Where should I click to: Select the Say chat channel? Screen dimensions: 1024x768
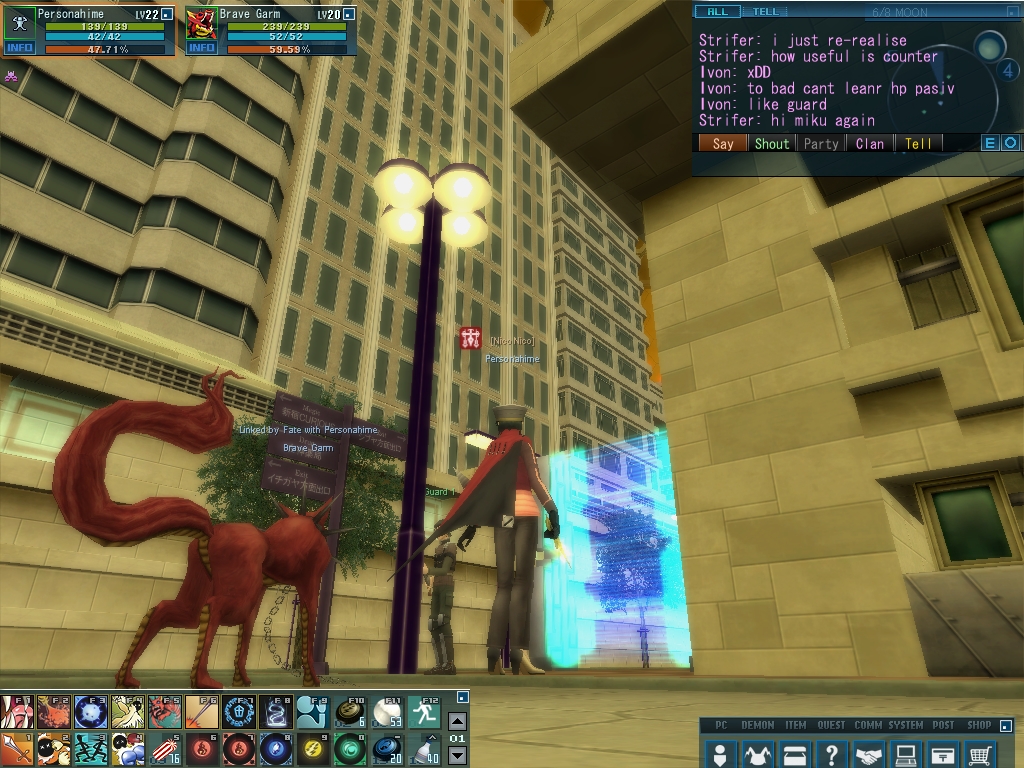click(722, 143)
